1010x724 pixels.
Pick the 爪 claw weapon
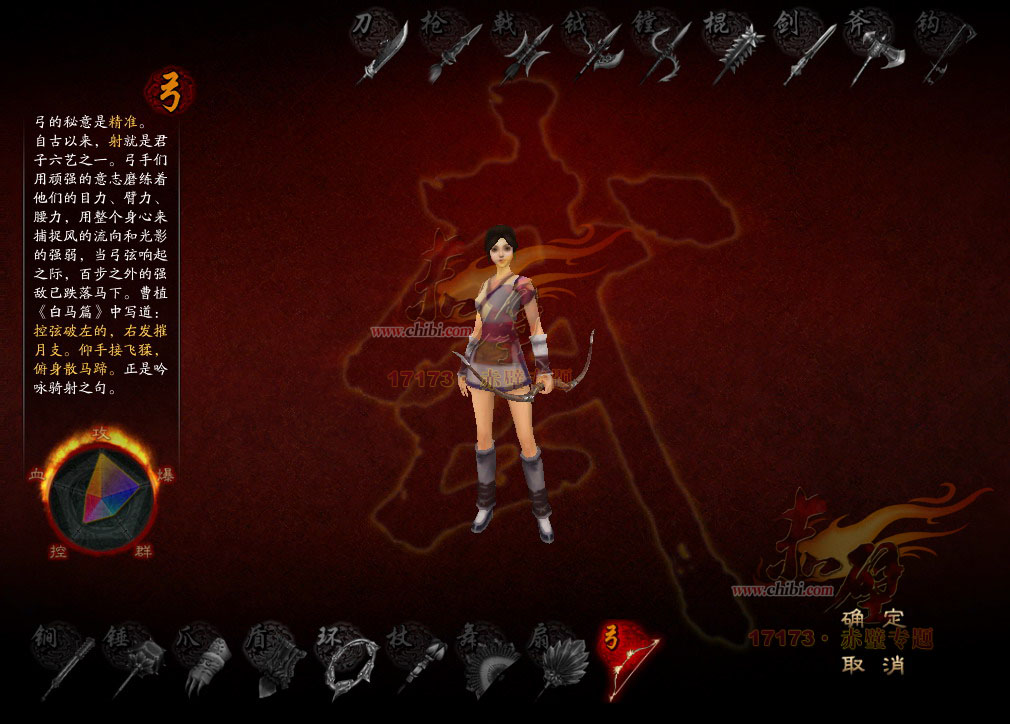click(204, 660)
